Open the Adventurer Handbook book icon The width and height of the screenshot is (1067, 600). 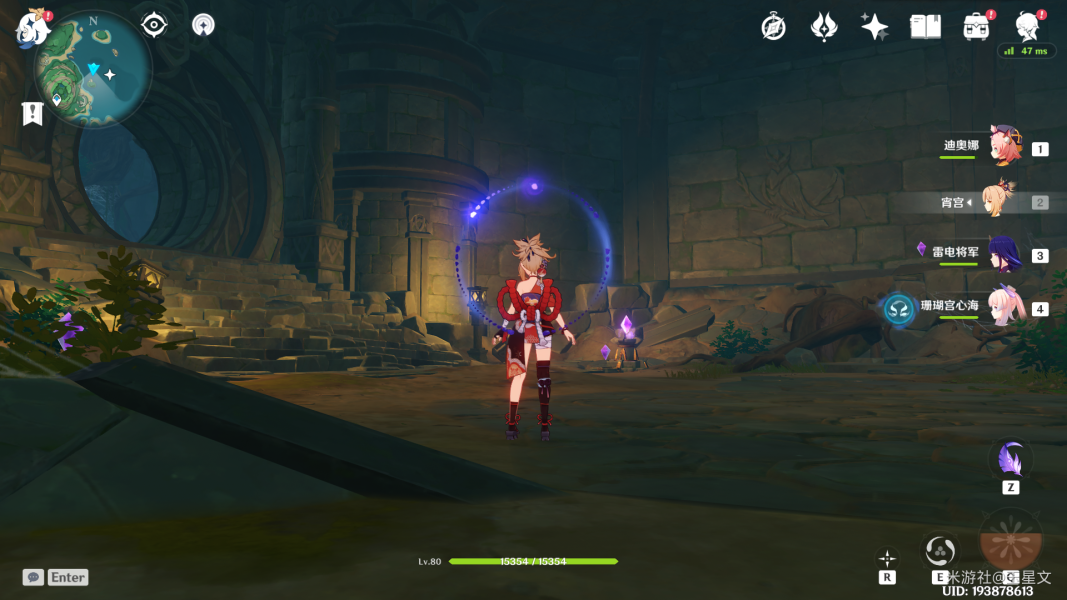click(925, 27)
